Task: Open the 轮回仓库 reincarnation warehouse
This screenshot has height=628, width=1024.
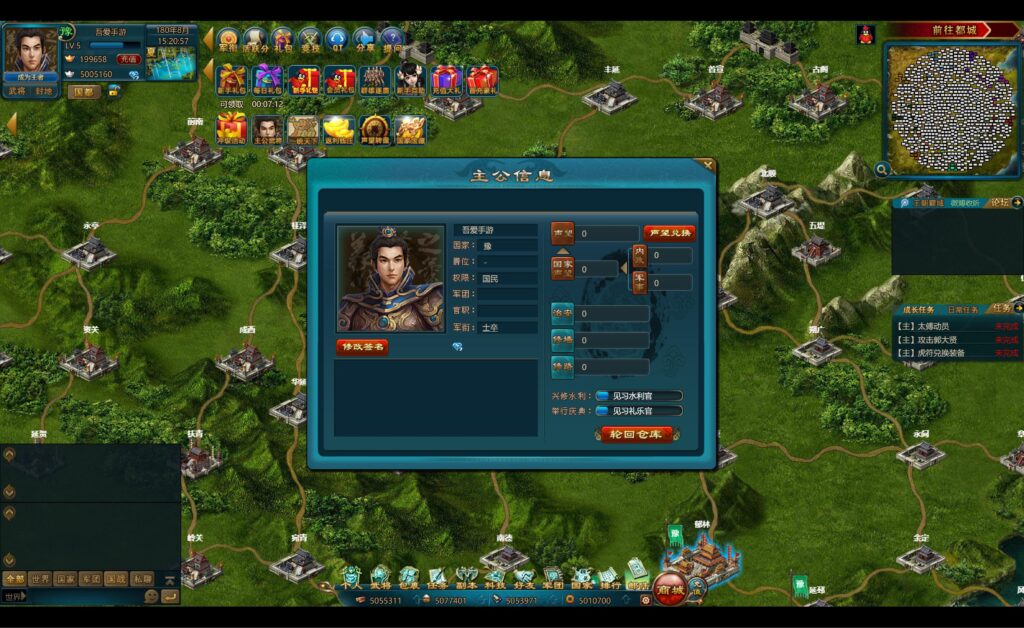Action: pyautogui.click(x=636, y=434)
